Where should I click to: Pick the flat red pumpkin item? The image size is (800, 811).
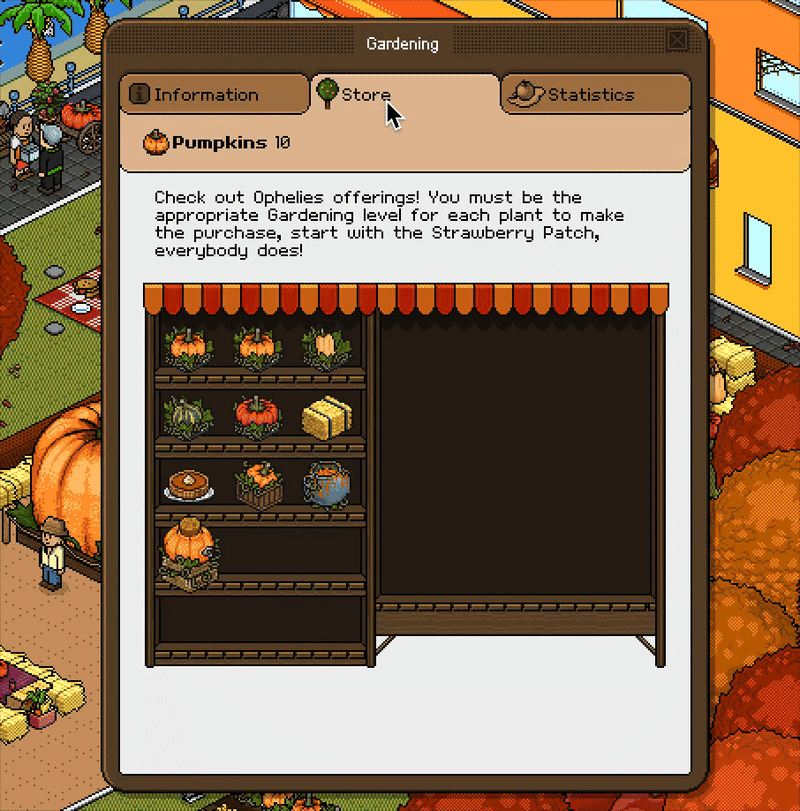(x=256, y=416)
